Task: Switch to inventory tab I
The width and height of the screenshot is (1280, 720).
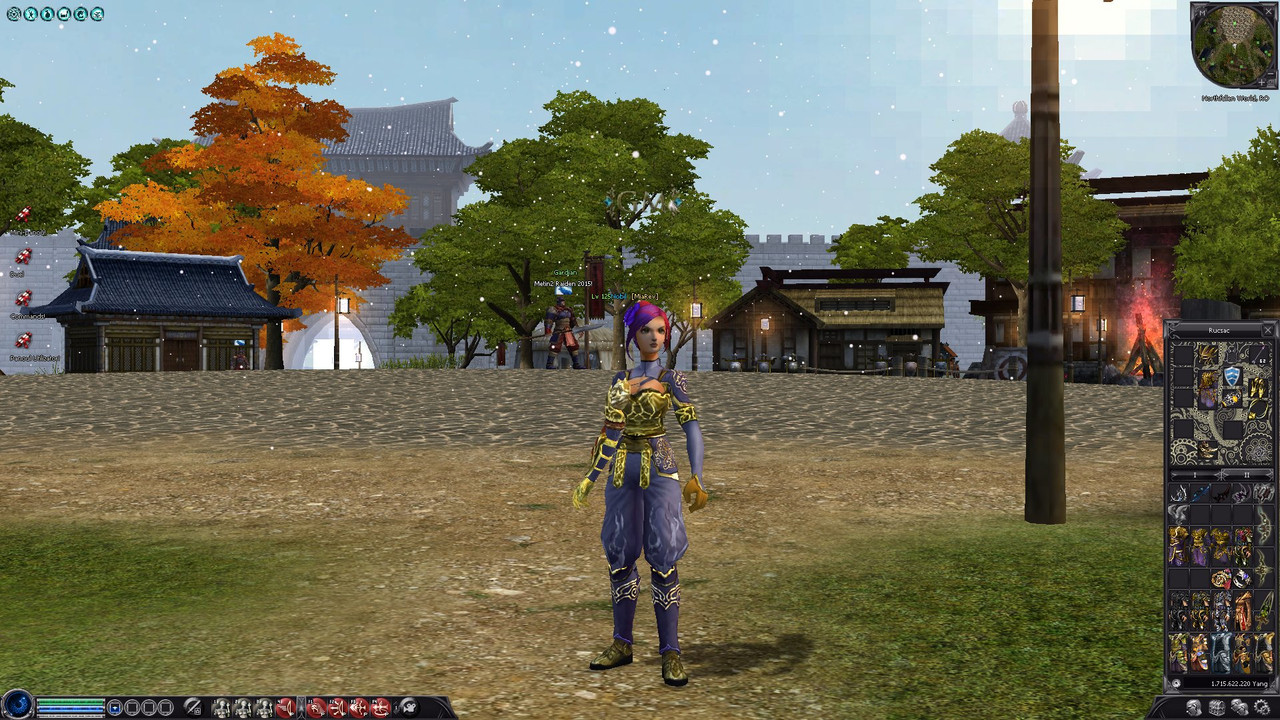Action: 1194,476
